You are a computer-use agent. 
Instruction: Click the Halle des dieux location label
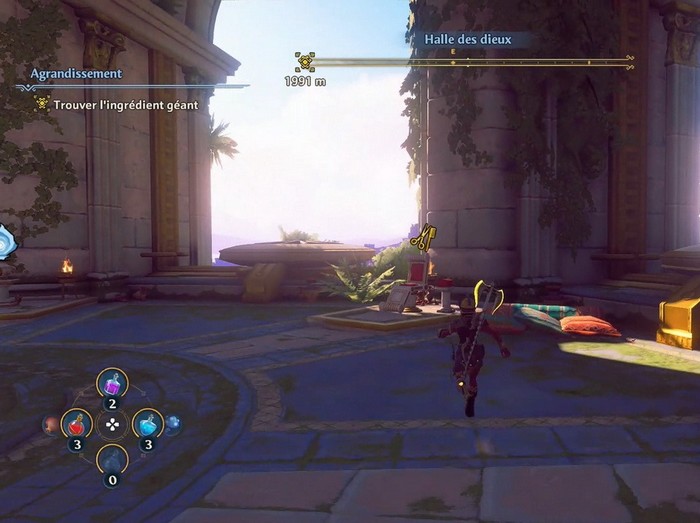click(x=468, y=40)
